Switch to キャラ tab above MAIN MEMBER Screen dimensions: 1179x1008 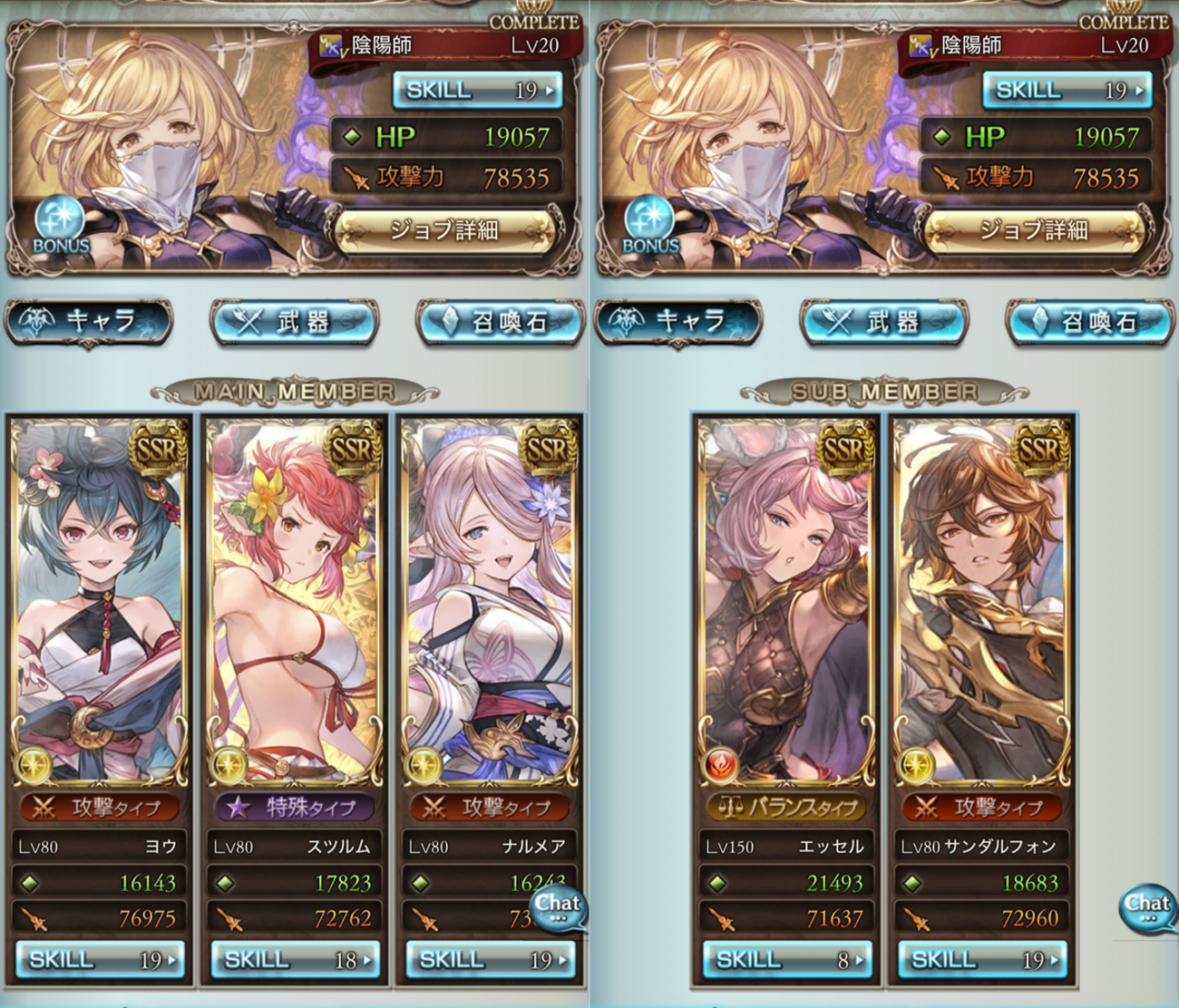pyautogui.click(x=89, y=322)
